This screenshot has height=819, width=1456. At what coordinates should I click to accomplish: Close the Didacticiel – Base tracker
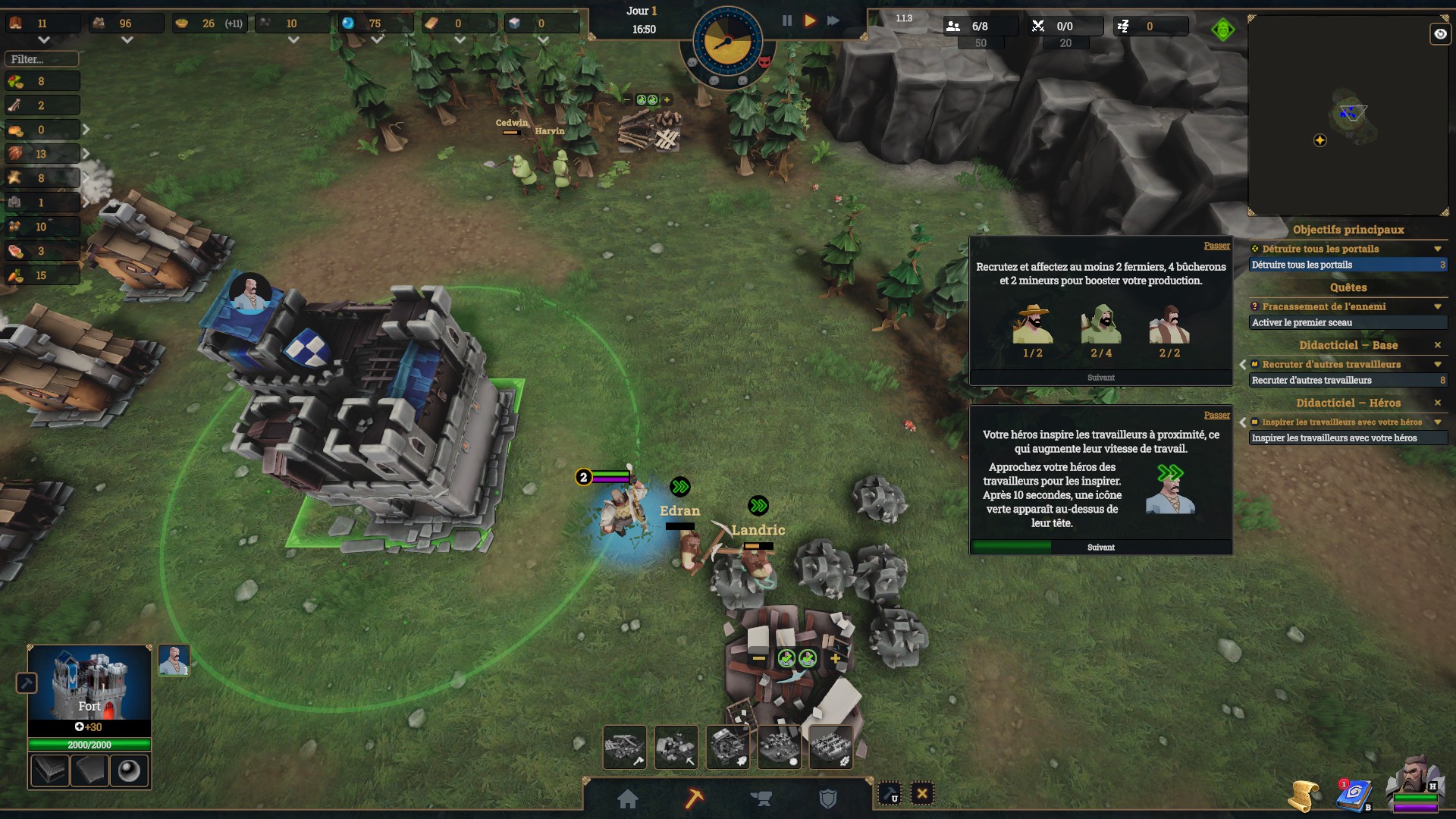point(1437,345)
